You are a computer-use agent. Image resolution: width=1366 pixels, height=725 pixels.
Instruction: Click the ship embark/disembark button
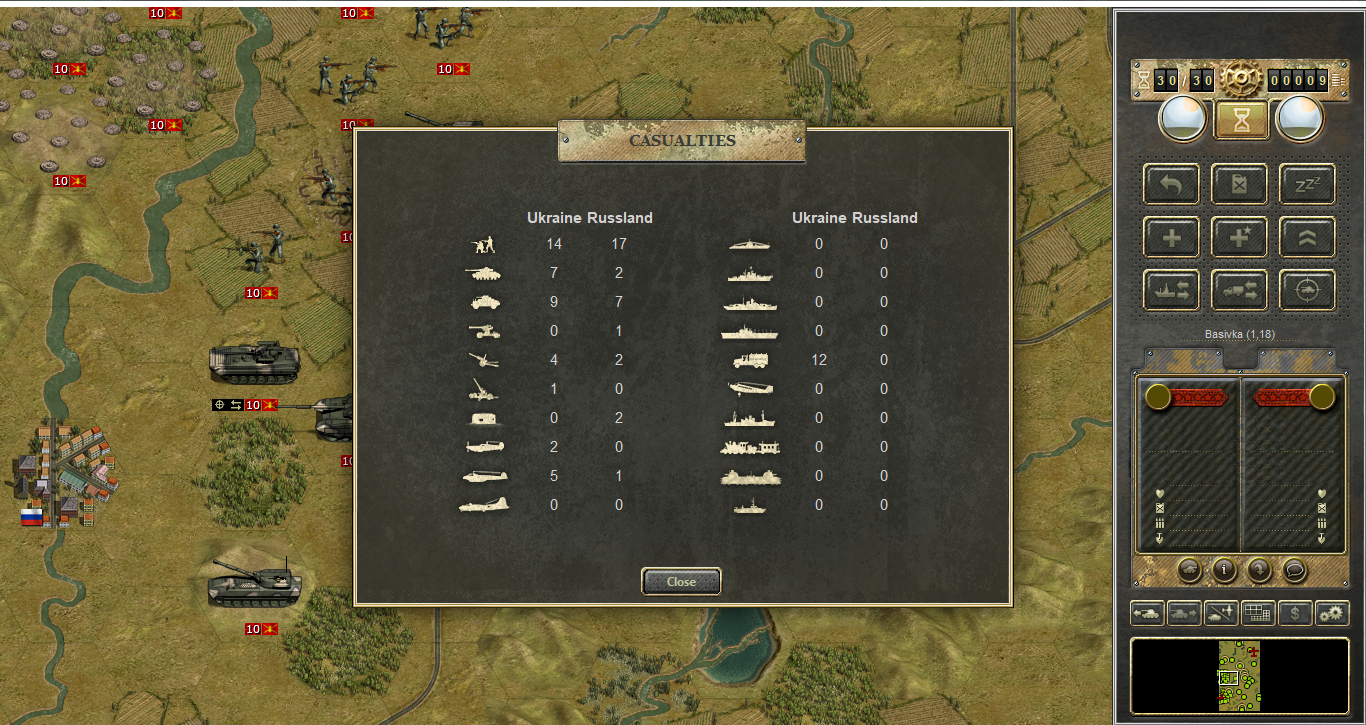(x=1172, y=290)
